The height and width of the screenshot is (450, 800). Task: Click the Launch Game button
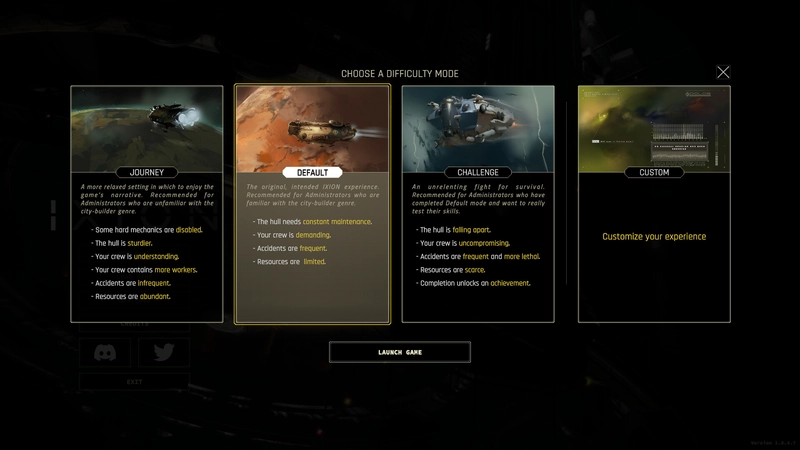400,352
